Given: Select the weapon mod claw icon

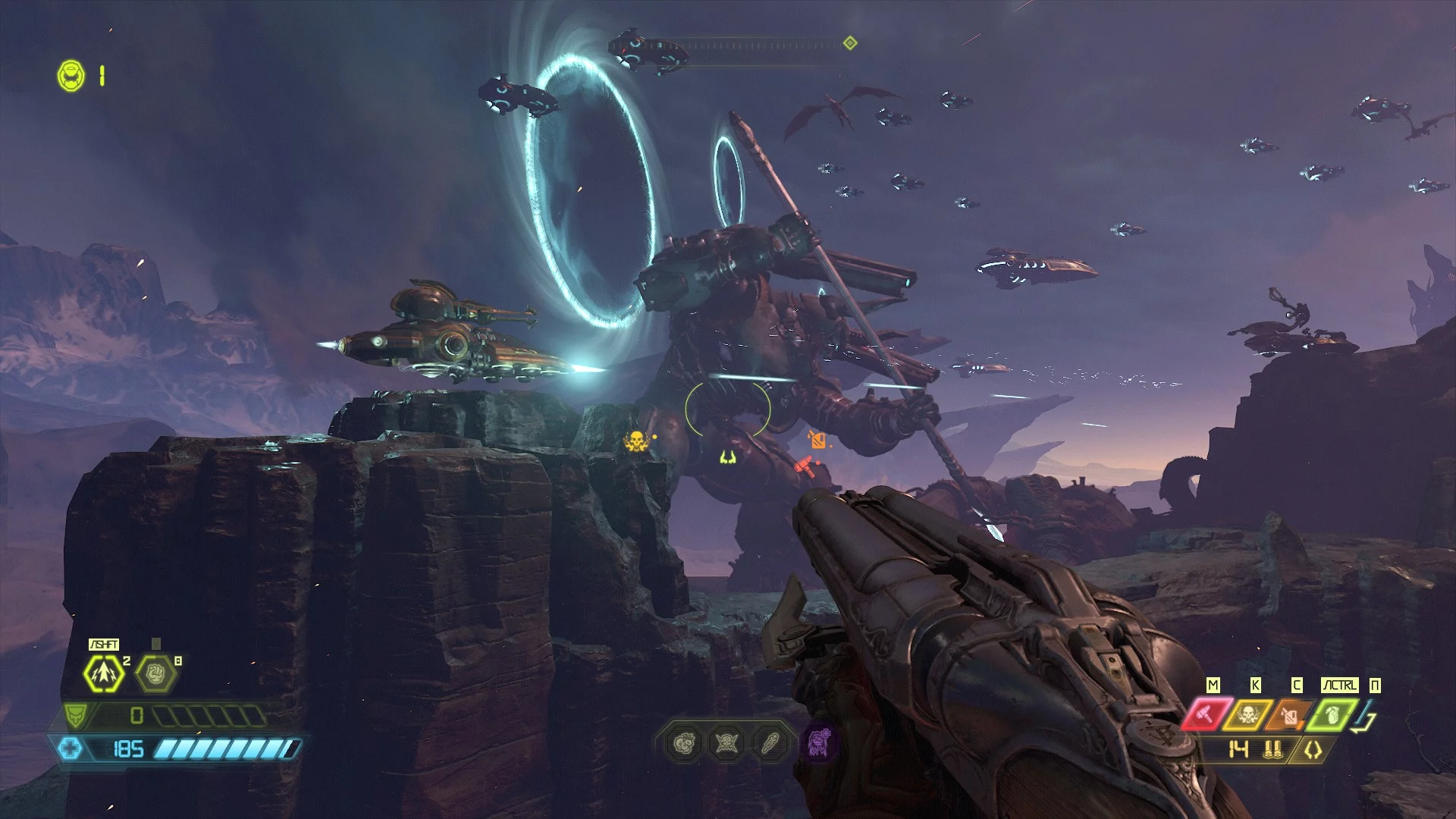Looking at the screenshot, I should pyautogui.click(x=1313, y=751).
